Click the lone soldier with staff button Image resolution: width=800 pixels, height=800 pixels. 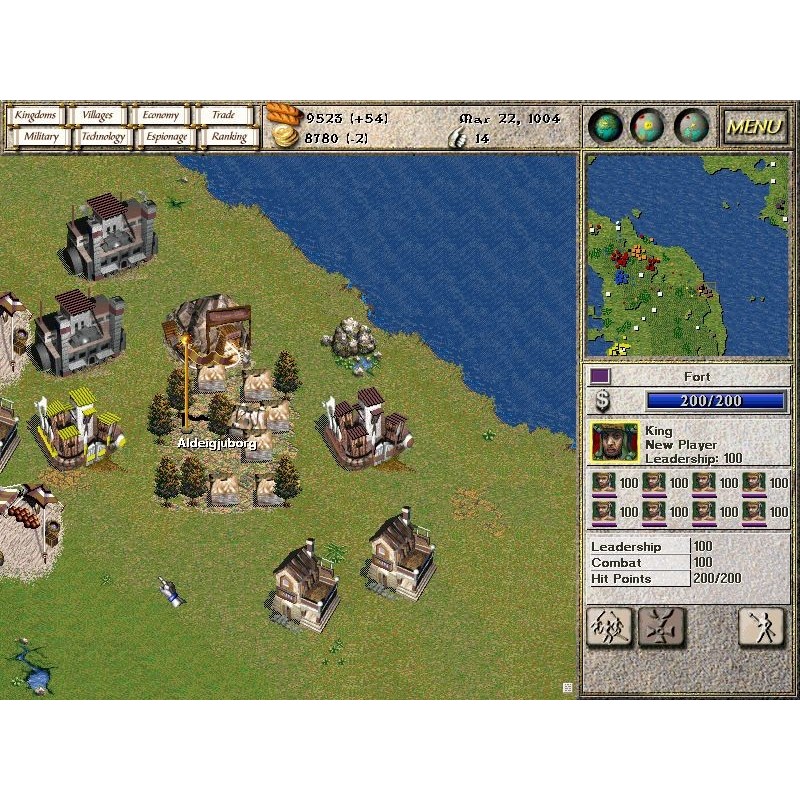761,627
